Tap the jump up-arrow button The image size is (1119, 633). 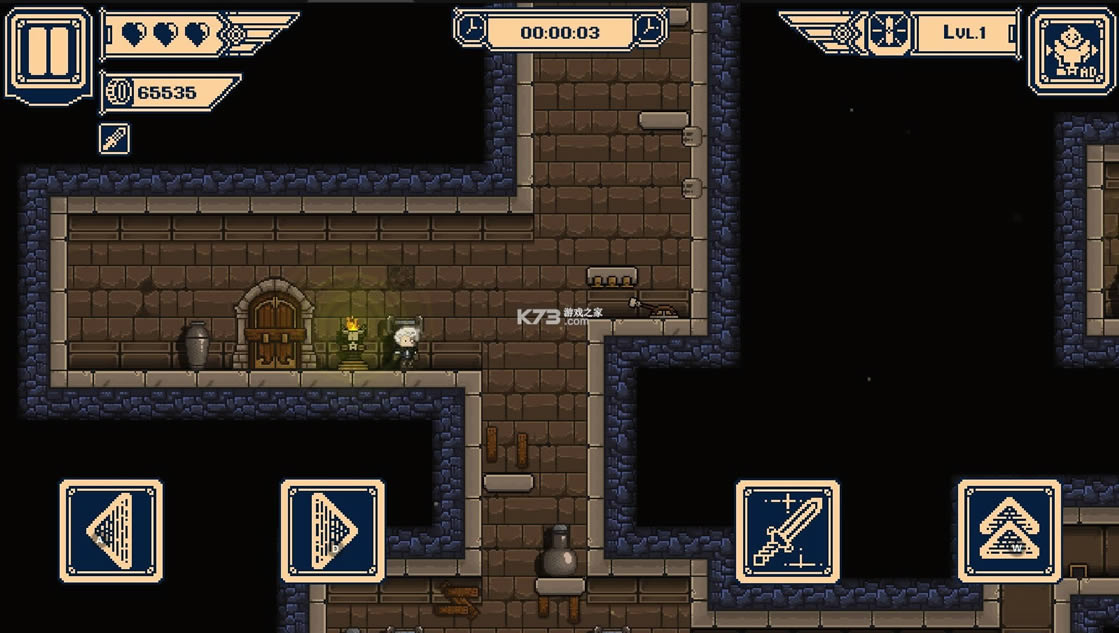(x=1009, y=531)
